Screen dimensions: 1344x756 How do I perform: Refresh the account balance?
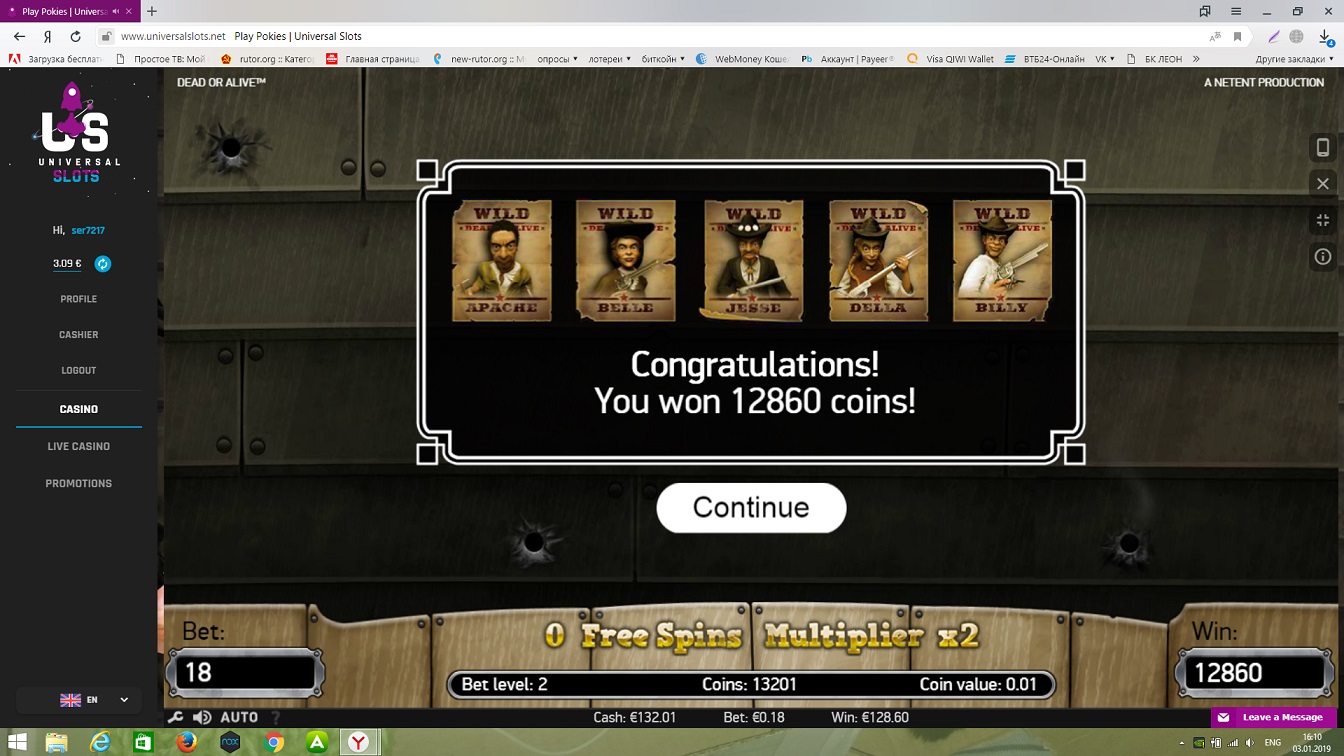[103, 264]
